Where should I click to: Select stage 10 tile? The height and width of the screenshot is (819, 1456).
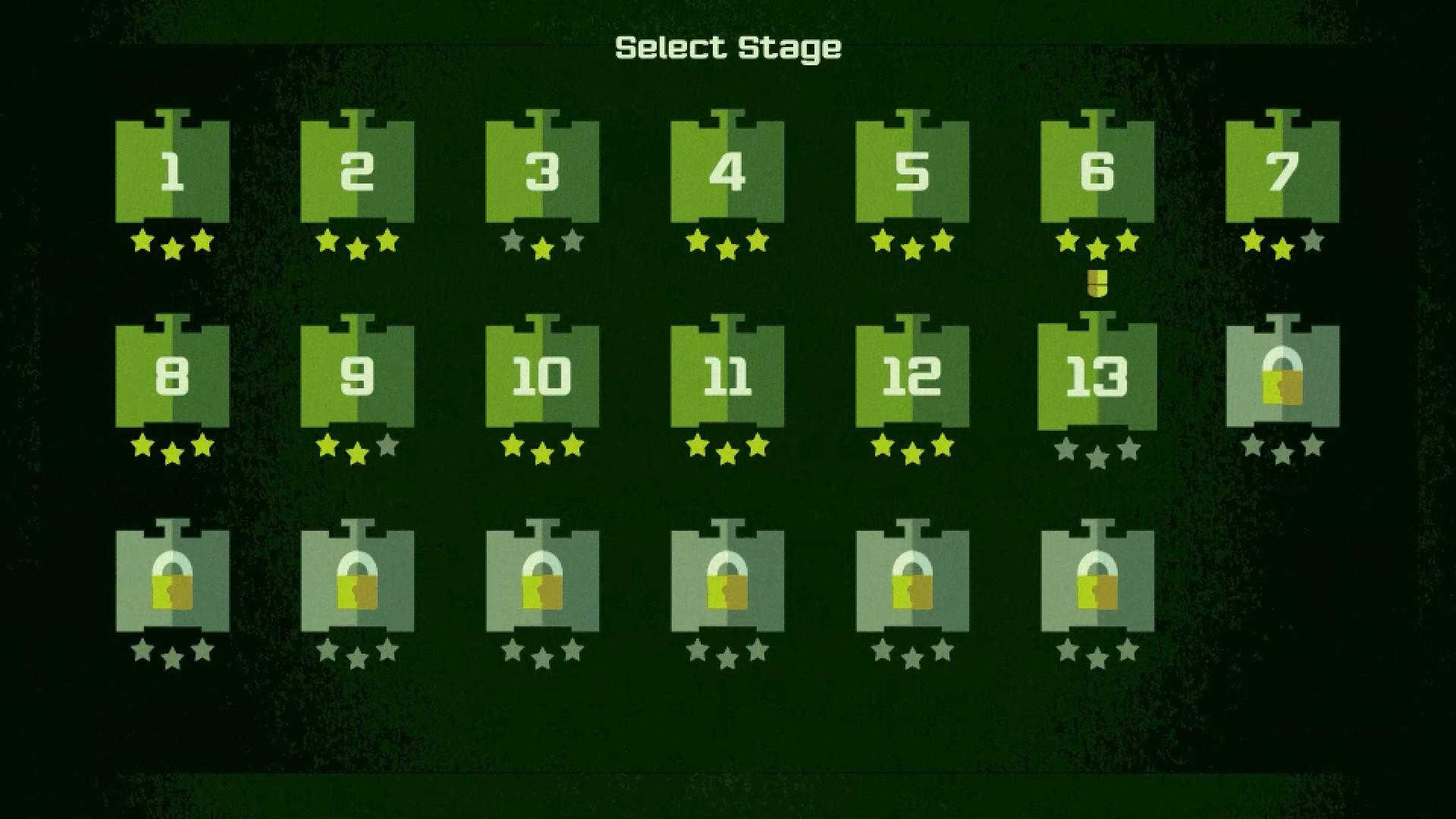tap(541, 377)
